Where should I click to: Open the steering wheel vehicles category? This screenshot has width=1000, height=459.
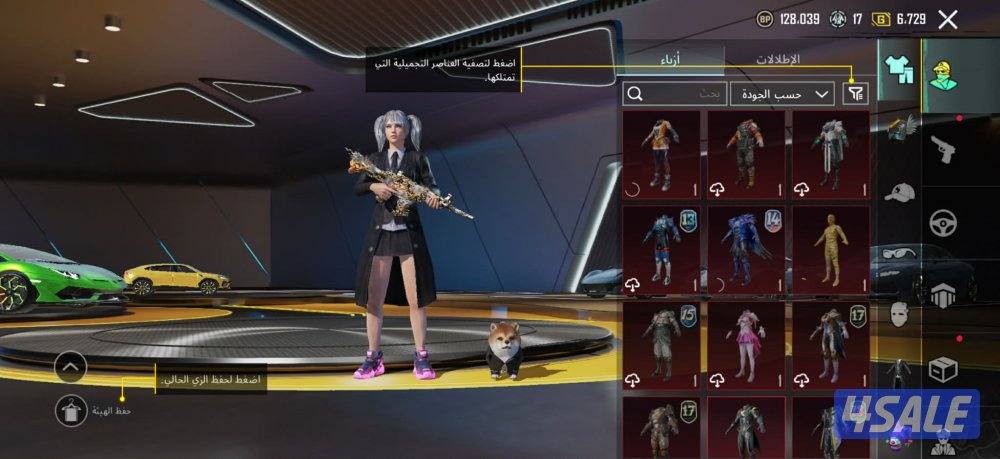[944, 222]
